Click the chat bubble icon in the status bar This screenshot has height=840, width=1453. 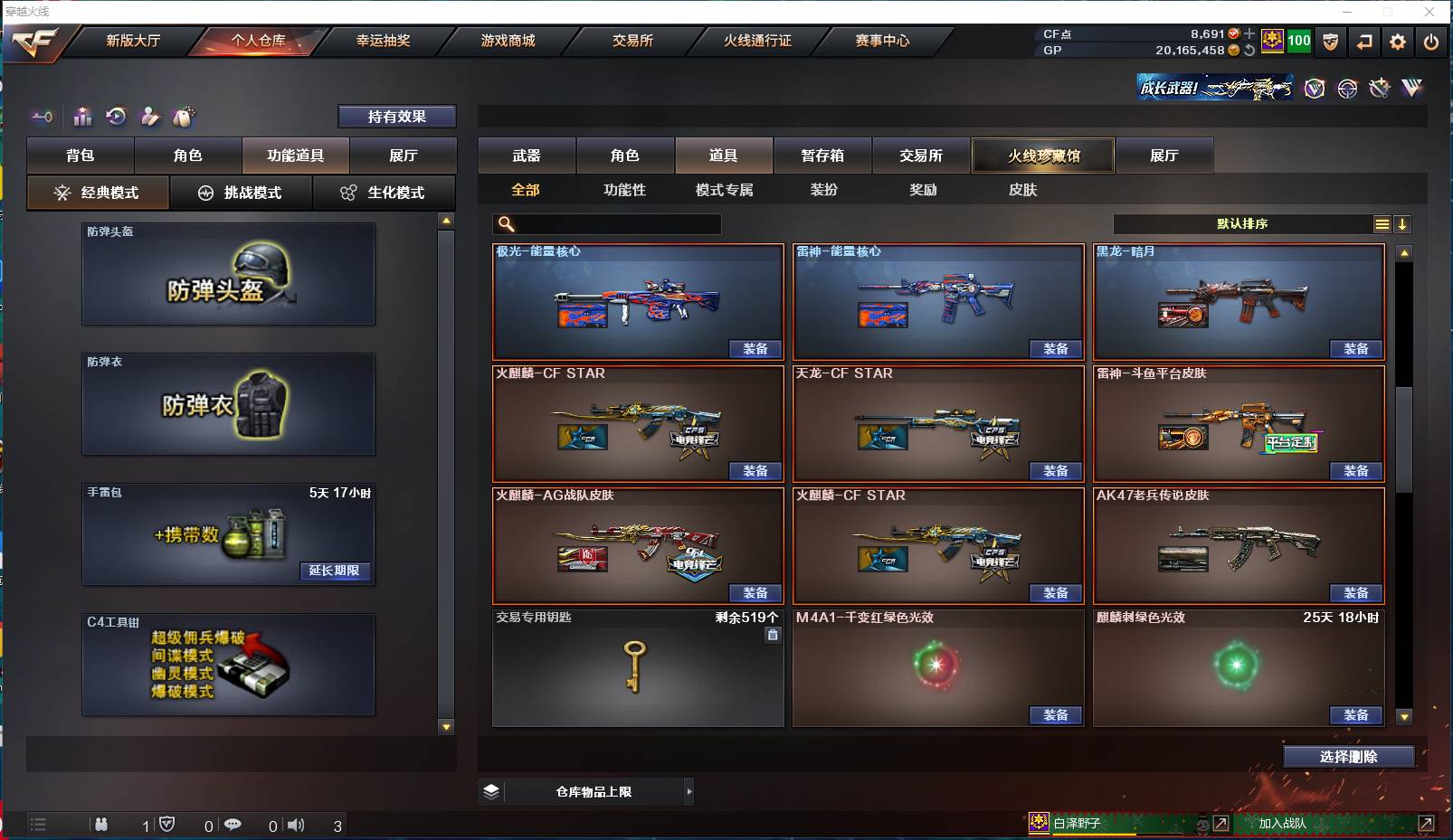pyautogui.click(x=234, y=825)
